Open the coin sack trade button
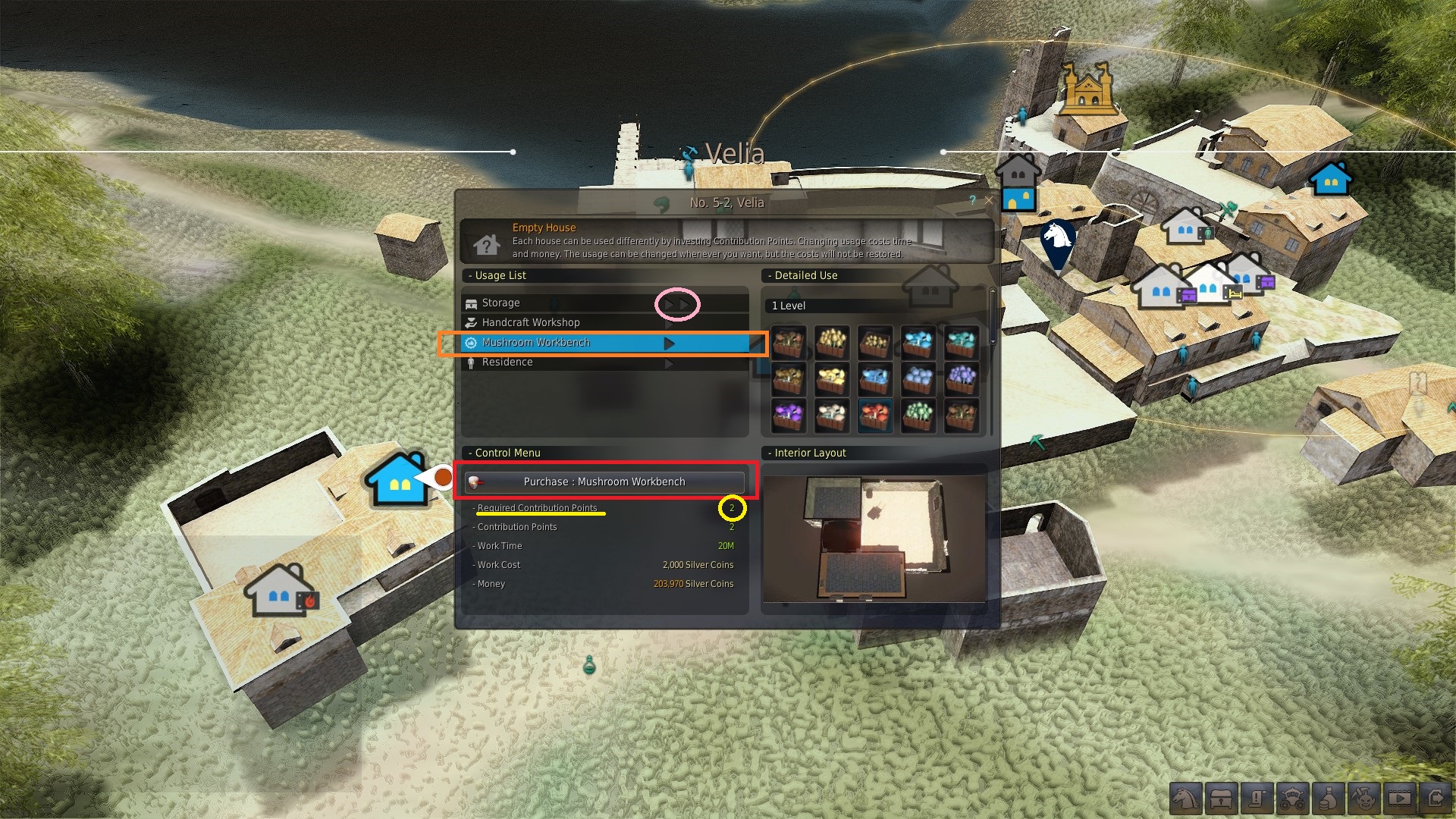This screenshot has height=819, width=1456. click(x=1328, y=799)
